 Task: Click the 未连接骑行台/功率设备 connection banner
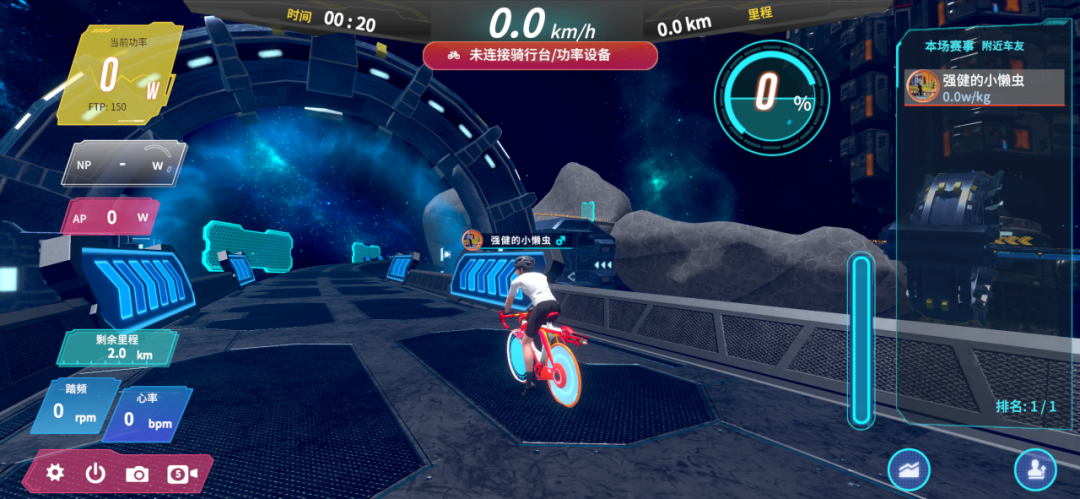coord(539,56)
